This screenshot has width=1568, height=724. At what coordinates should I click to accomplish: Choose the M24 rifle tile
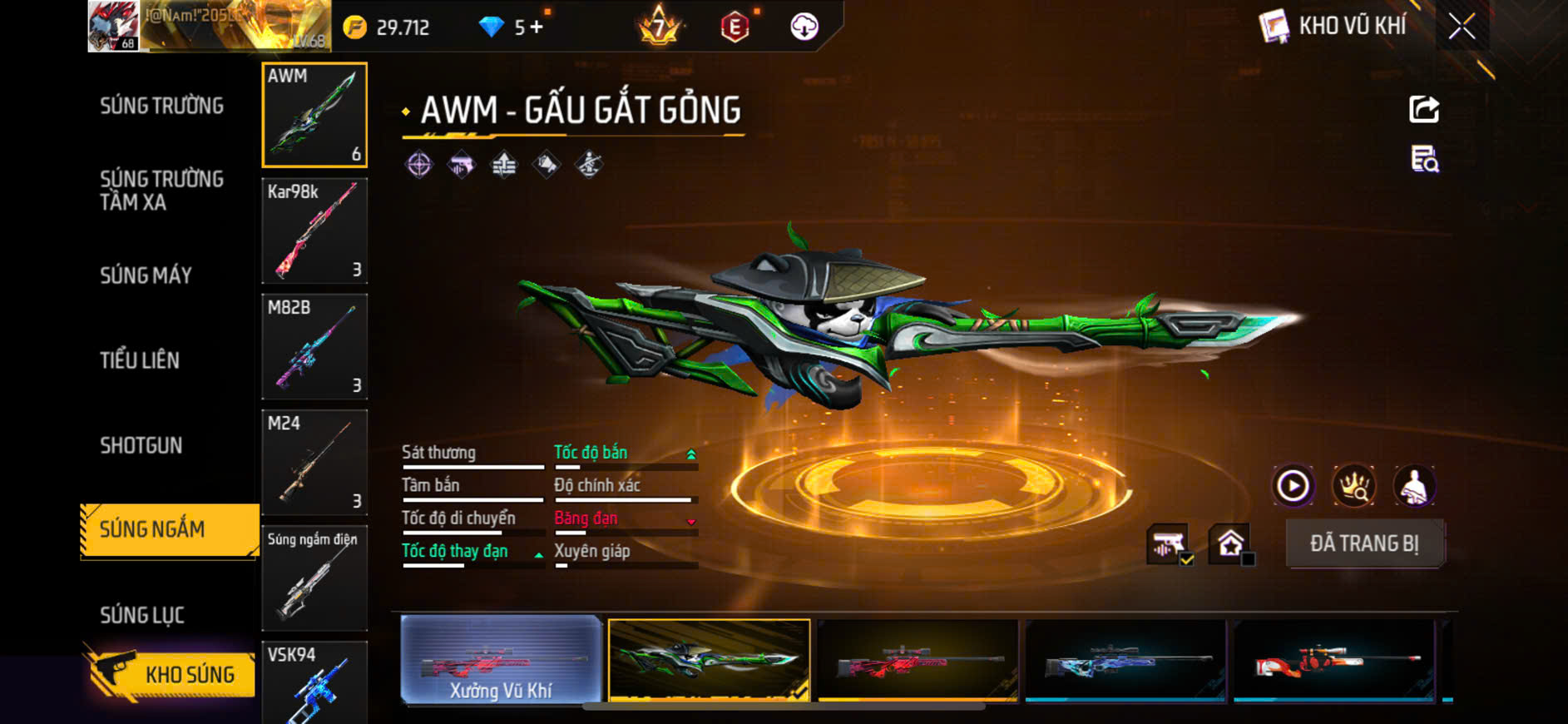click(x=314, y=462)
